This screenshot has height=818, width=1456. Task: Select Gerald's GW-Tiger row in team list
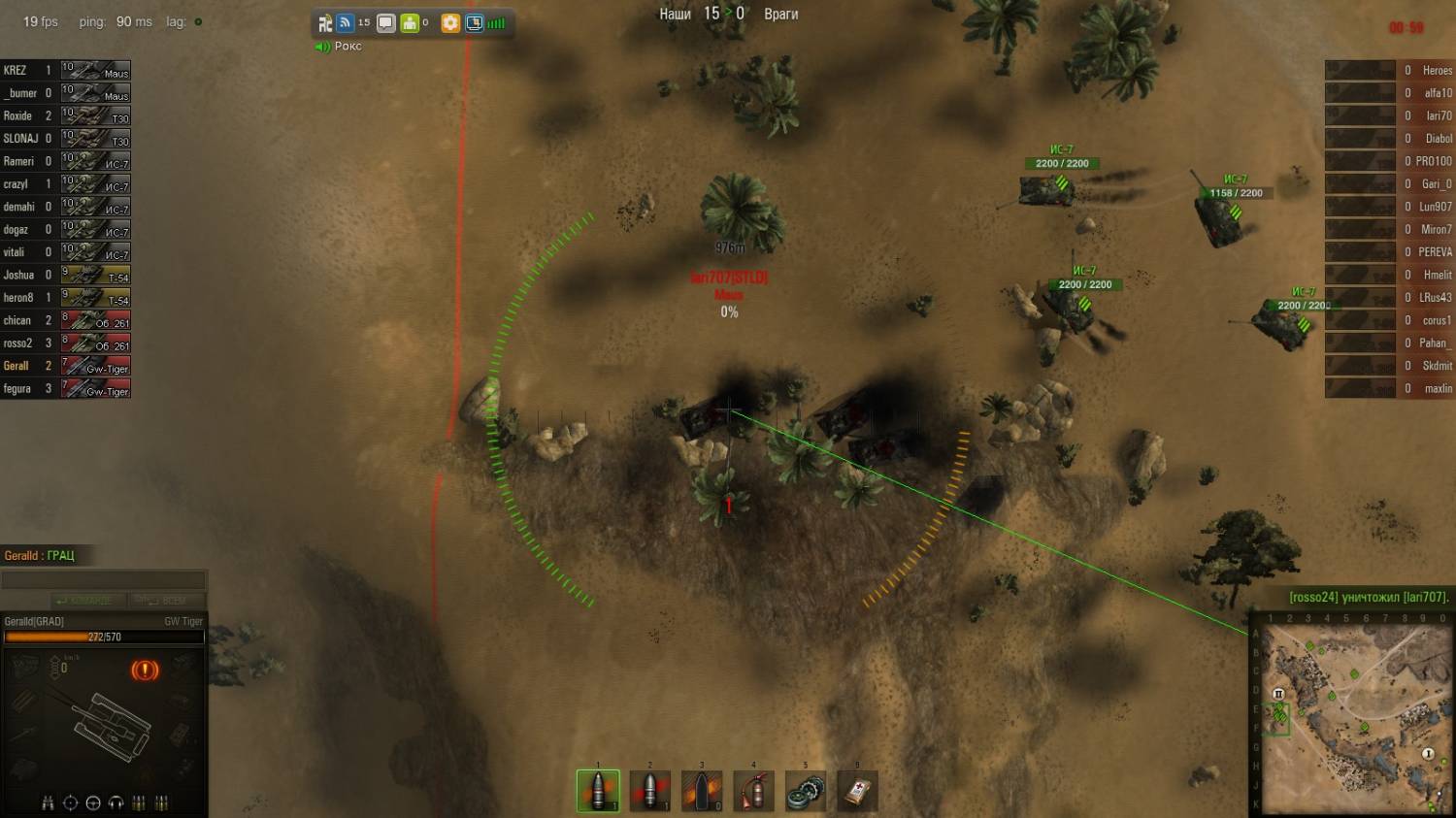click(66, 366)
